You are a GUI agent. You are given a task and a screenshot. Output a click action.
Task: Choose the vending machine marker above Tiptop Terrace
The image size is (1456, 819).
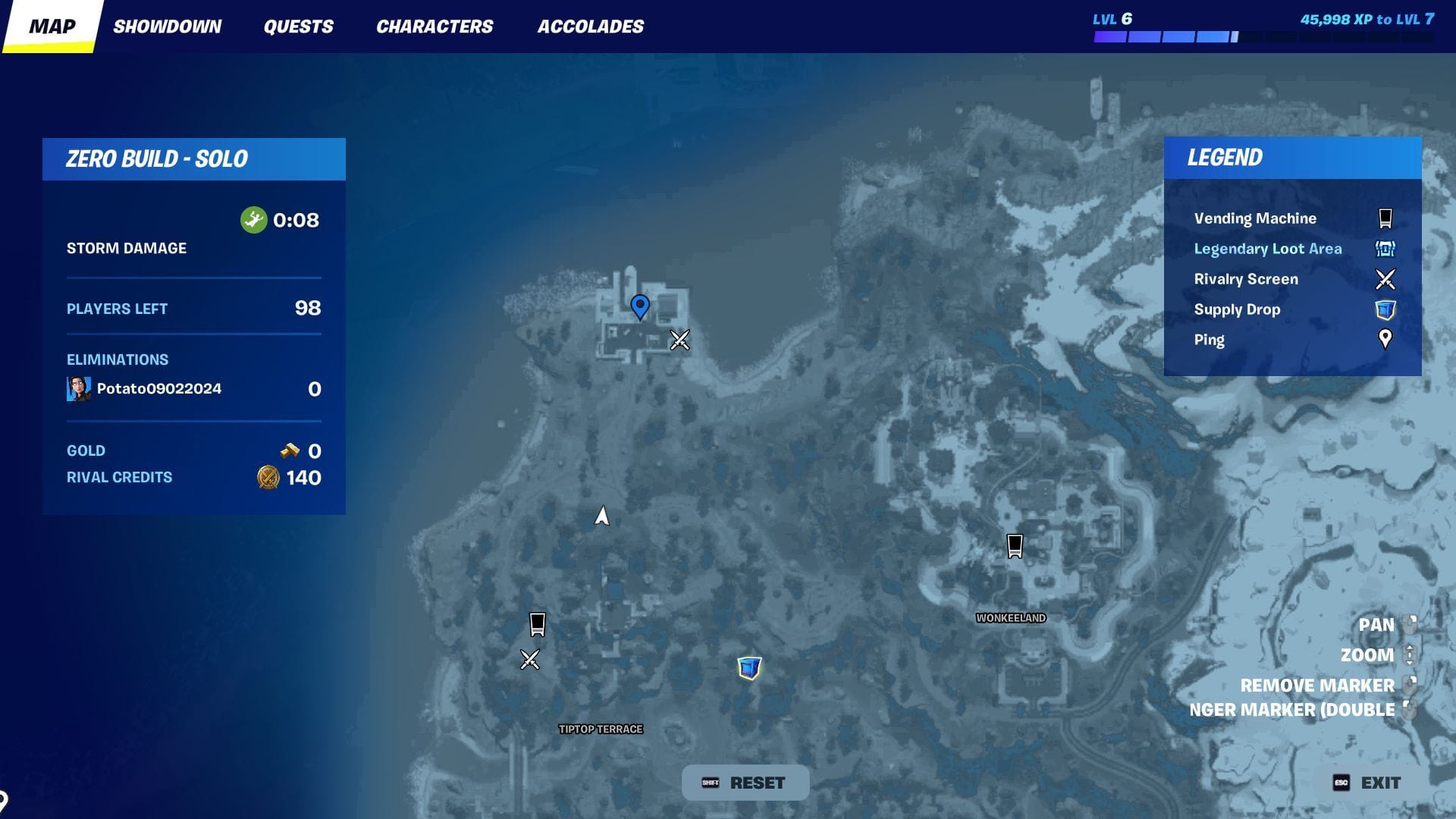pos(537,624)
